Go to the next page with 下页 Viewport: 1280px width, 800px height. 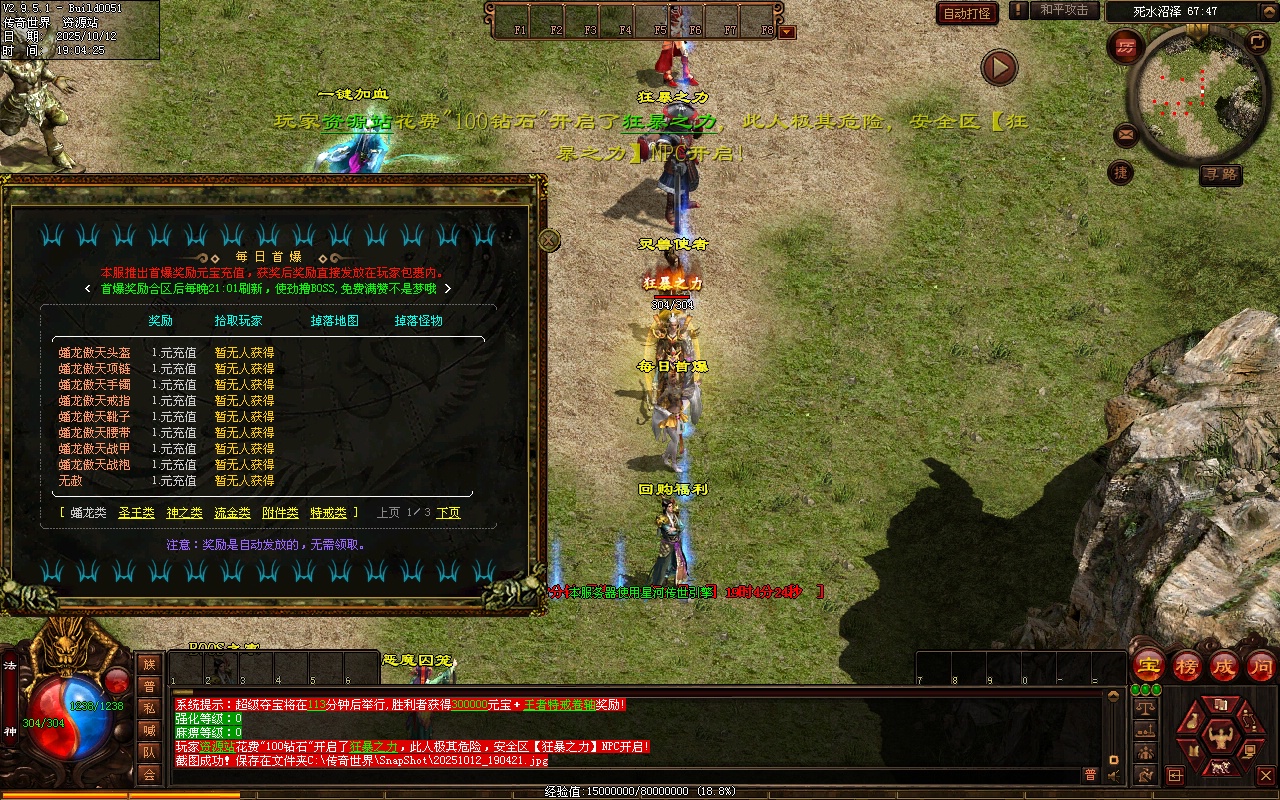448,513
